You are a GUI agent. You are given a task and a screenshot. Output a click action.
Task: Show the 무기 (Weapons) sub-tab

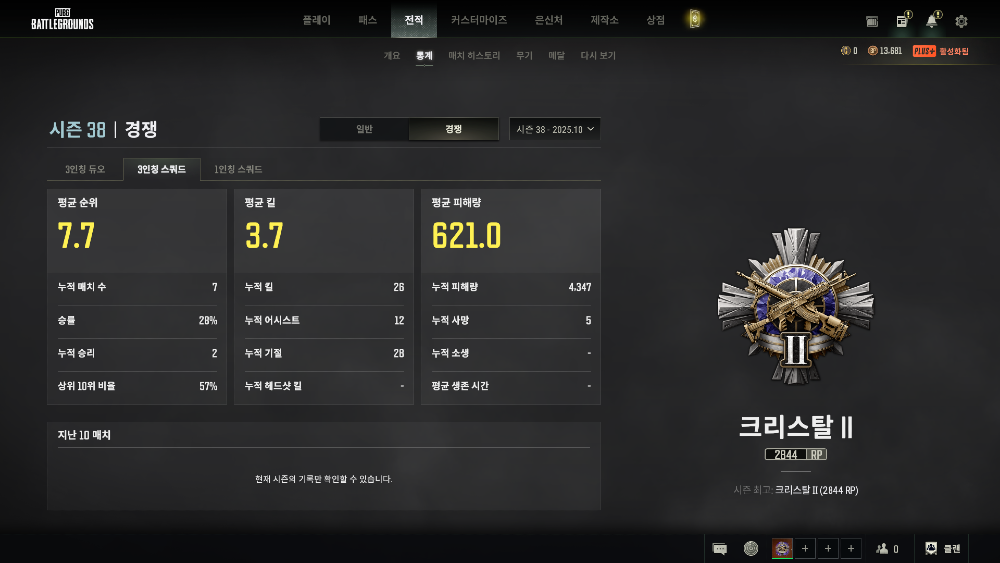(524, 56)
